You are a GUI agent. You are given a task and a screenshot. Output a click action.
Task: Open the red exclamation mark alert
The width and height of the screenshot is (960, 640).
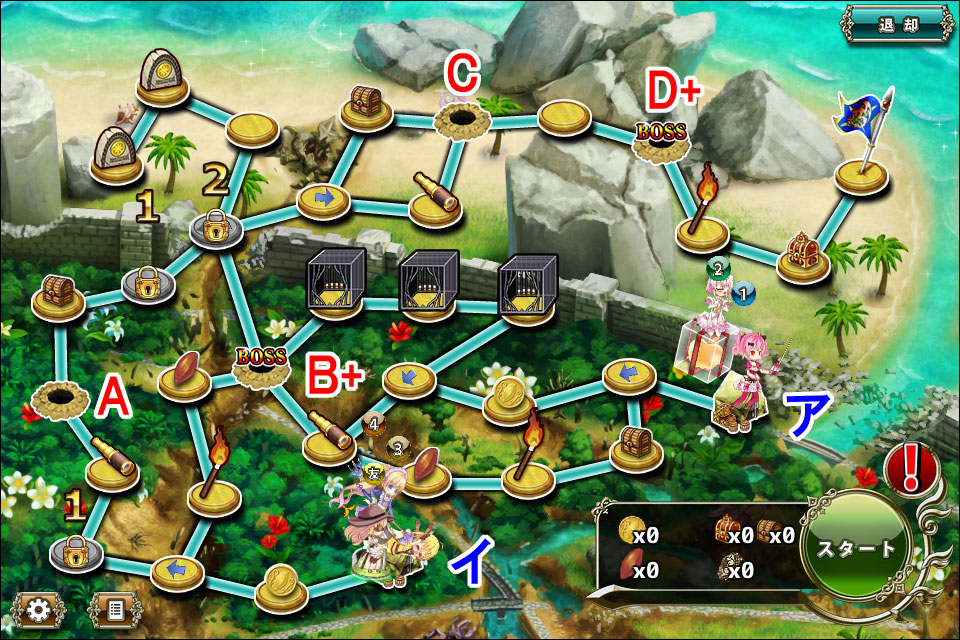click(x=911, y=468)
